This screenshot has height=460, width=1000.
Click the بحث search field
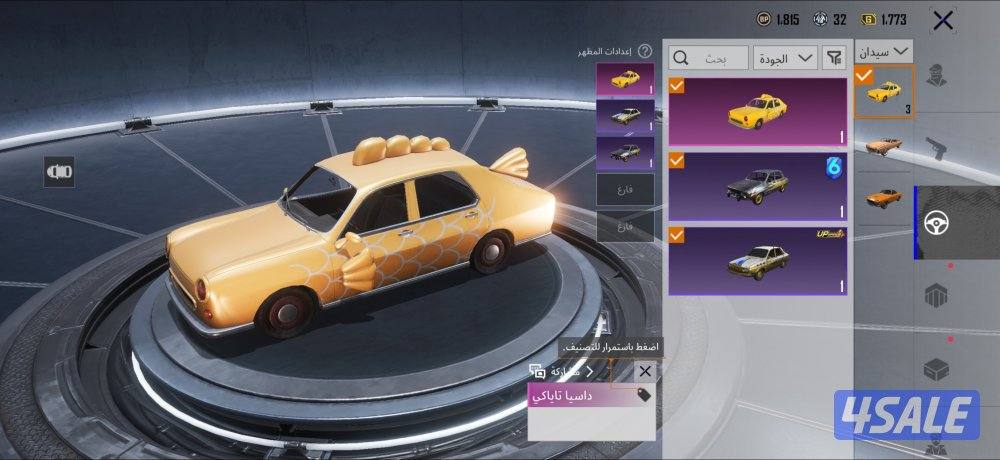(x=710, y=58)
